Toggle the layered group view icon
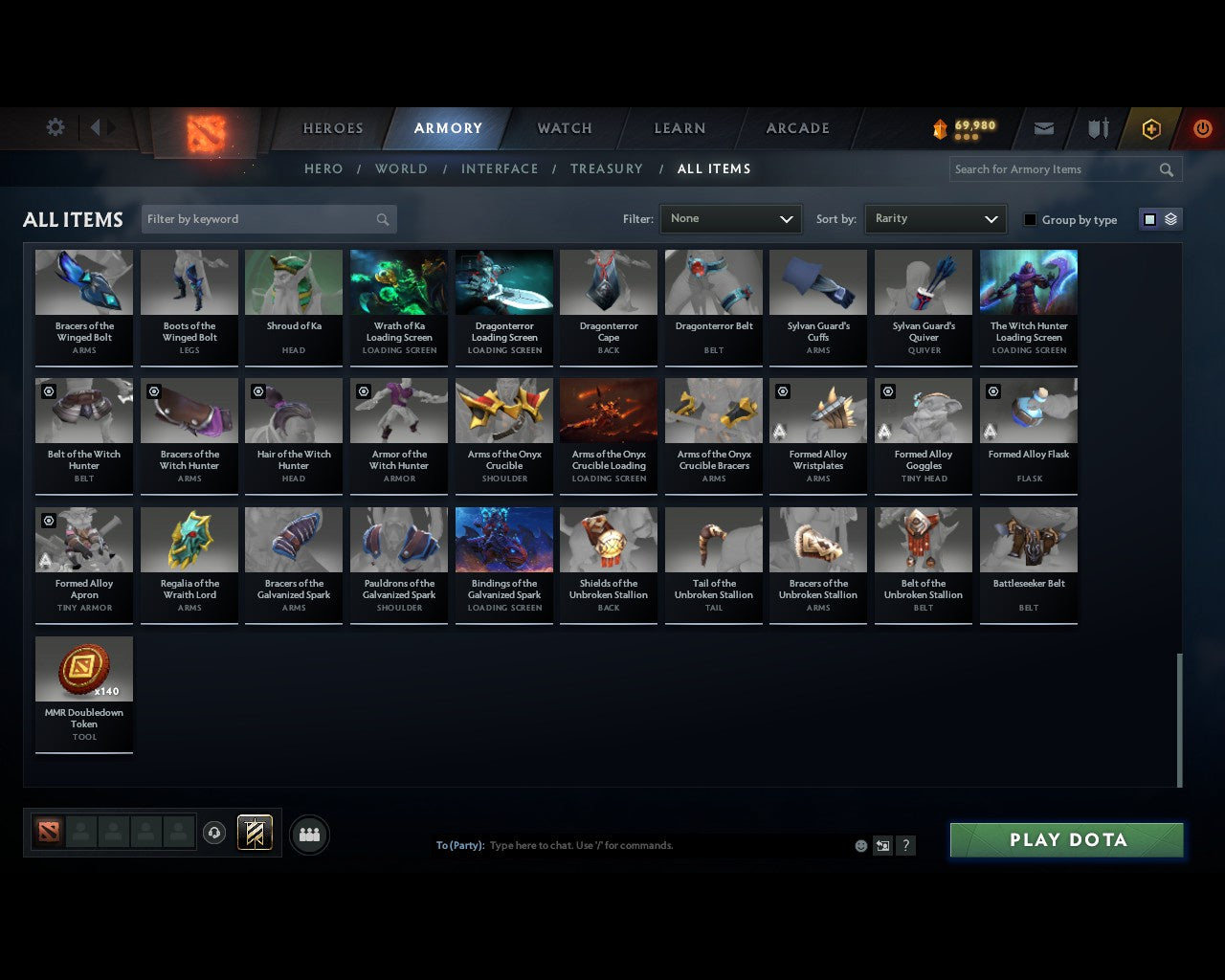This screenshot has height=980, width=1225. tap(1169, 219)
